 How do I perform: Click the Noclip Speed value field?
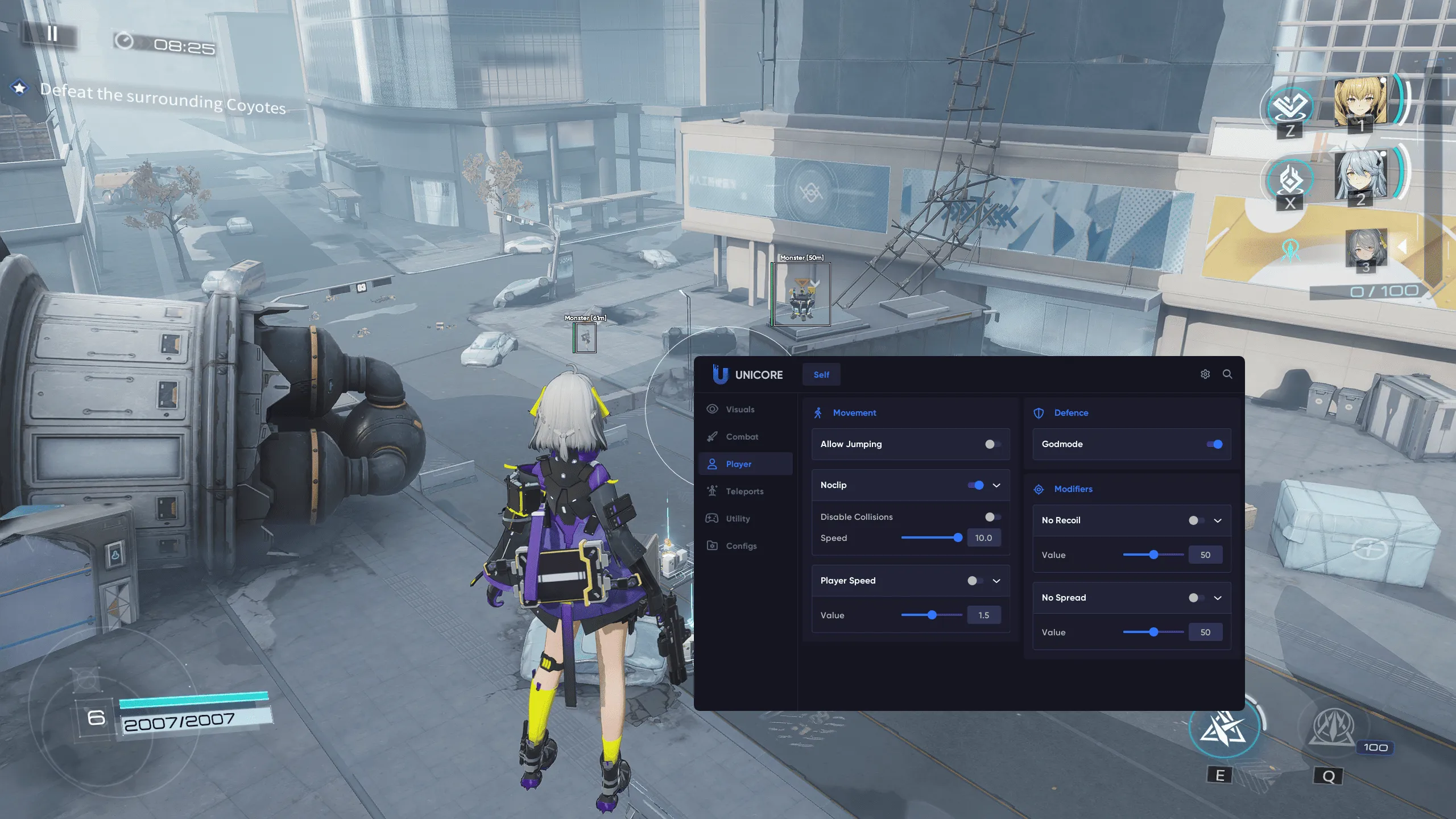983,538
